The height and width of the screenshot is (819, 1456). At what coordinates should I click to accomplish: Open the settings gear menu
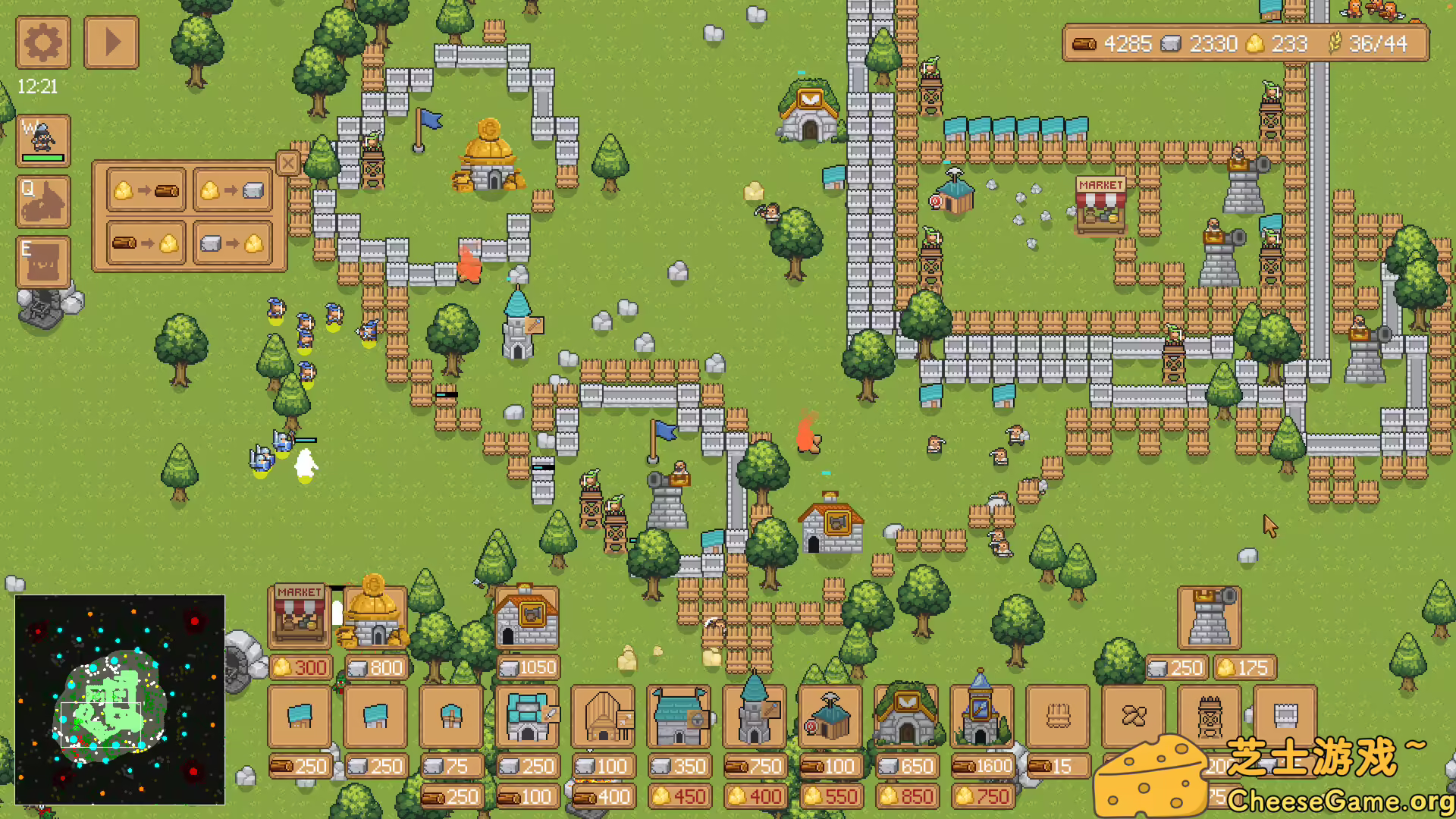point(43,43)
